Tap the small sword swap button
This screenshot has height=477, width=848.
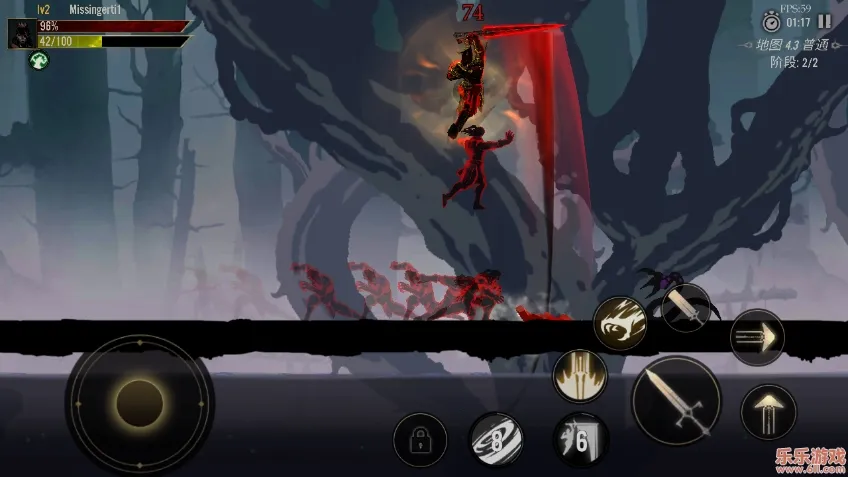[686, 307]
